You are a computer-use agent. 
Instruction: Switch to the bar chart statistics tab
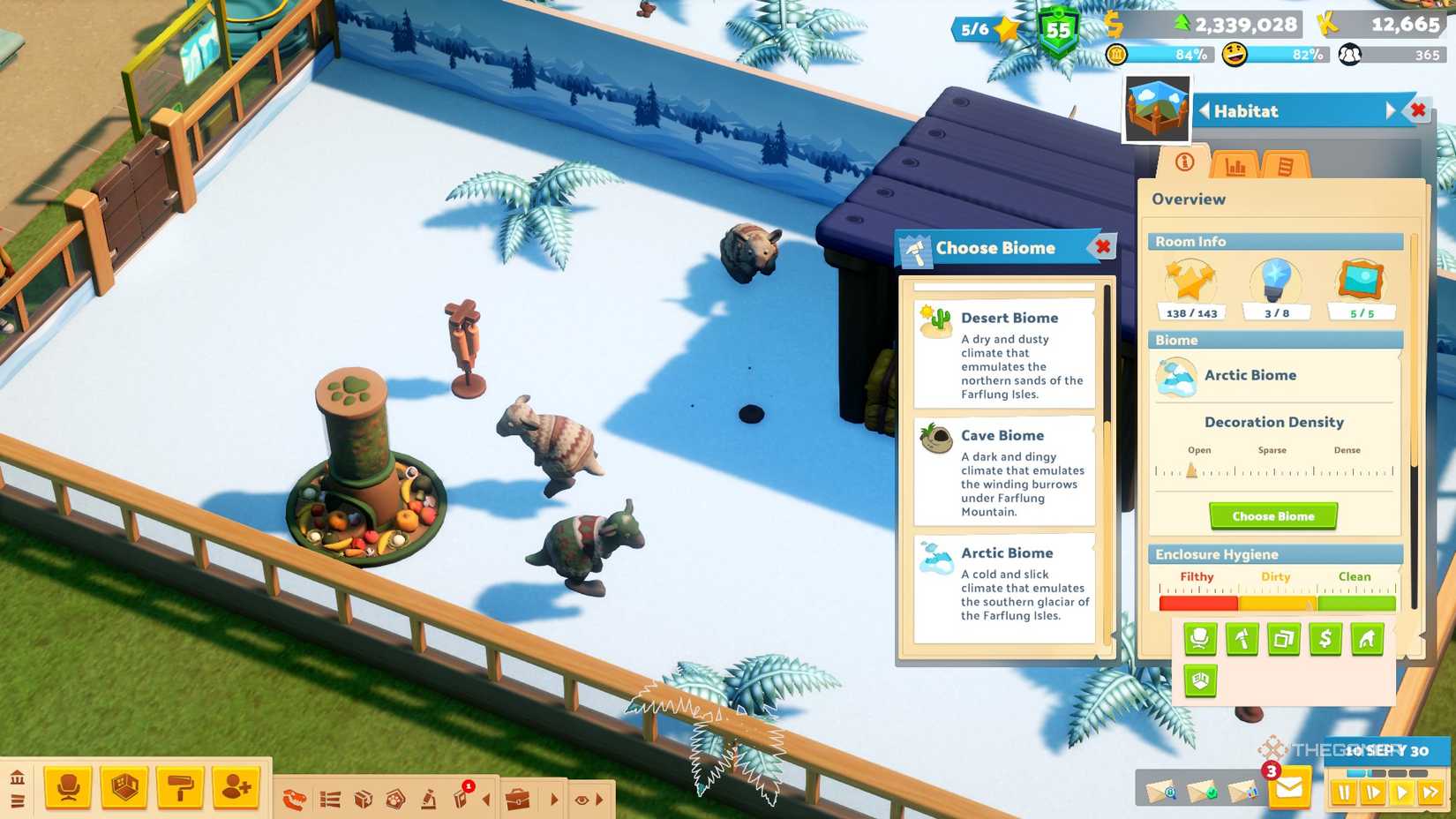click(1235, 165)
